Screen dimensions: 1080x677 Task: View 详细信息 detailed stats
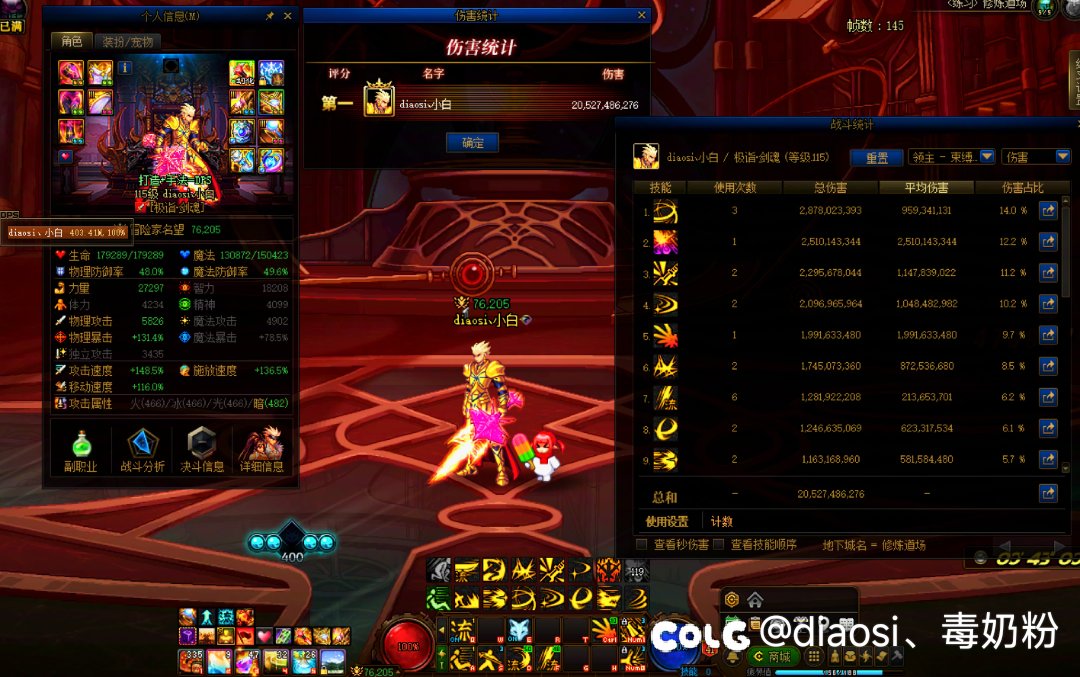click(x=261, y=449)
